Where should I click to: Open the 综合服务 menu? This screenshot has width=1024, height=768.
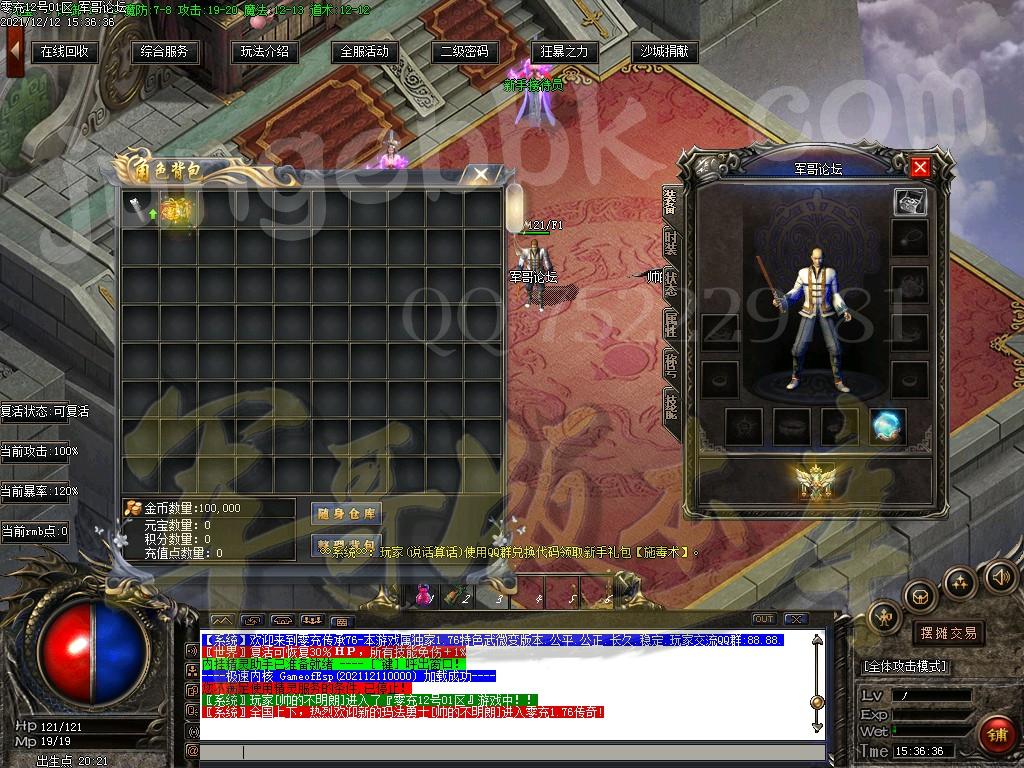165,52
